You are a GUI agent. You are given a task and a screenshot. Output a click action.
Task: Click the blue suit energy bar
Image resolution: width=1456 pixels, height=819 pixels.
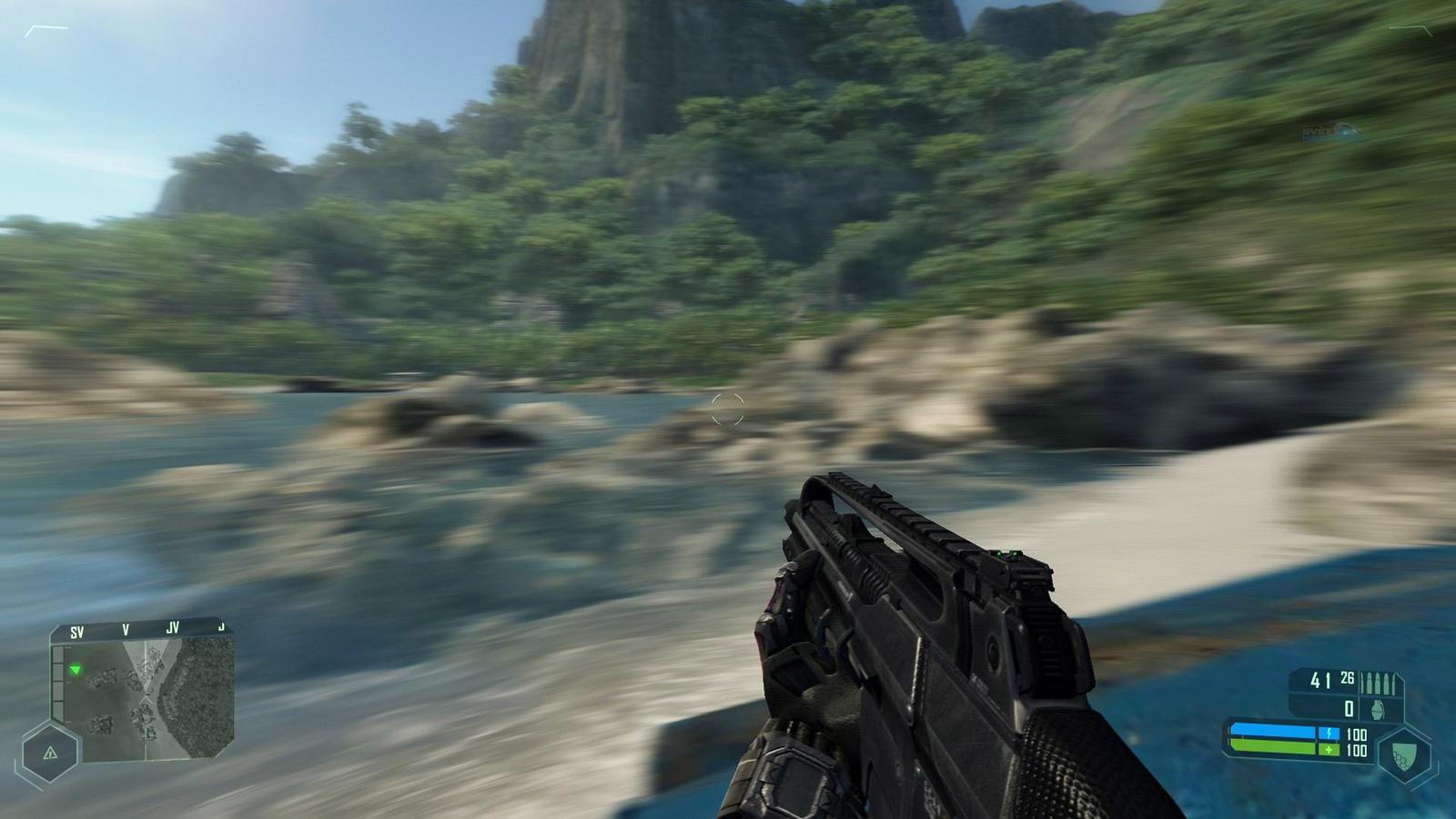[x=1274, y=728]
